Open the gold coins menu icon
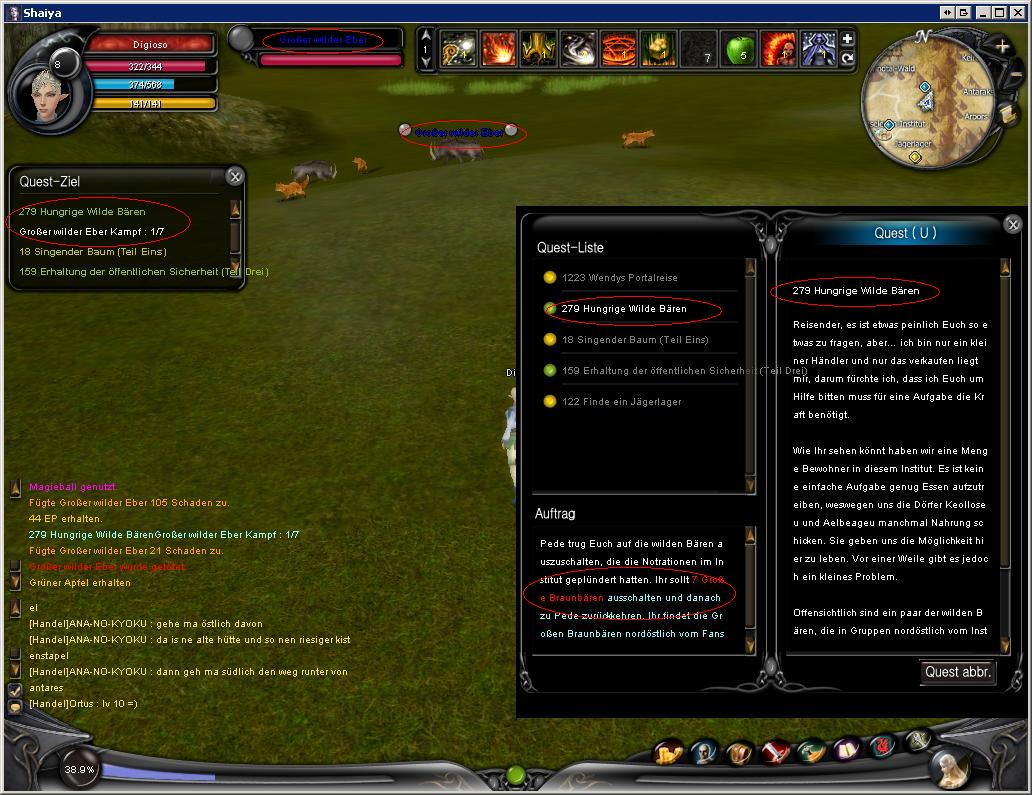Viewport: 1032px width, 795px height. [x=669, y=752]
